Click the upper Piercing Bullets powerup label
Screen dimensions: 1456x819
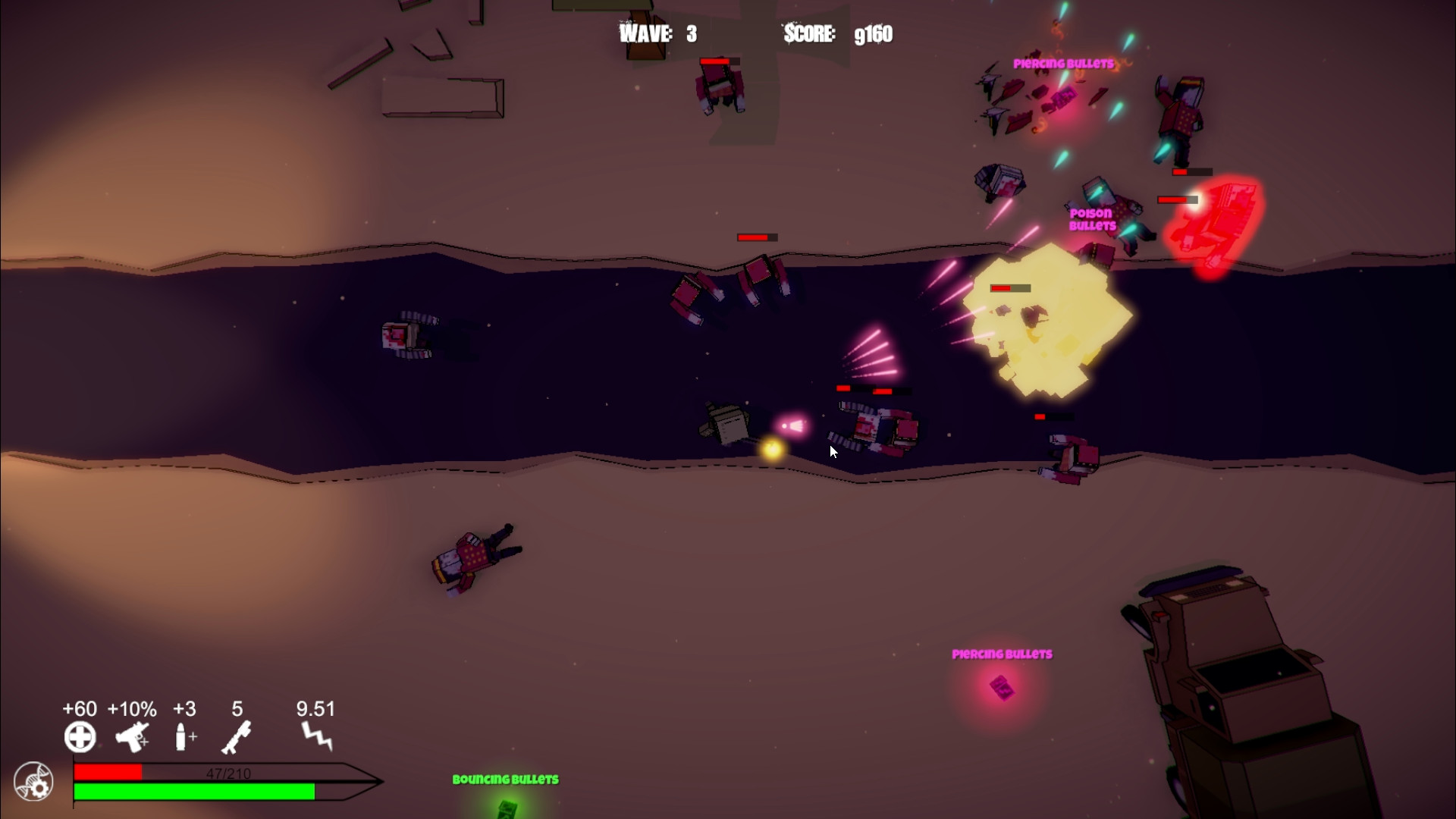pos(1062,64)
